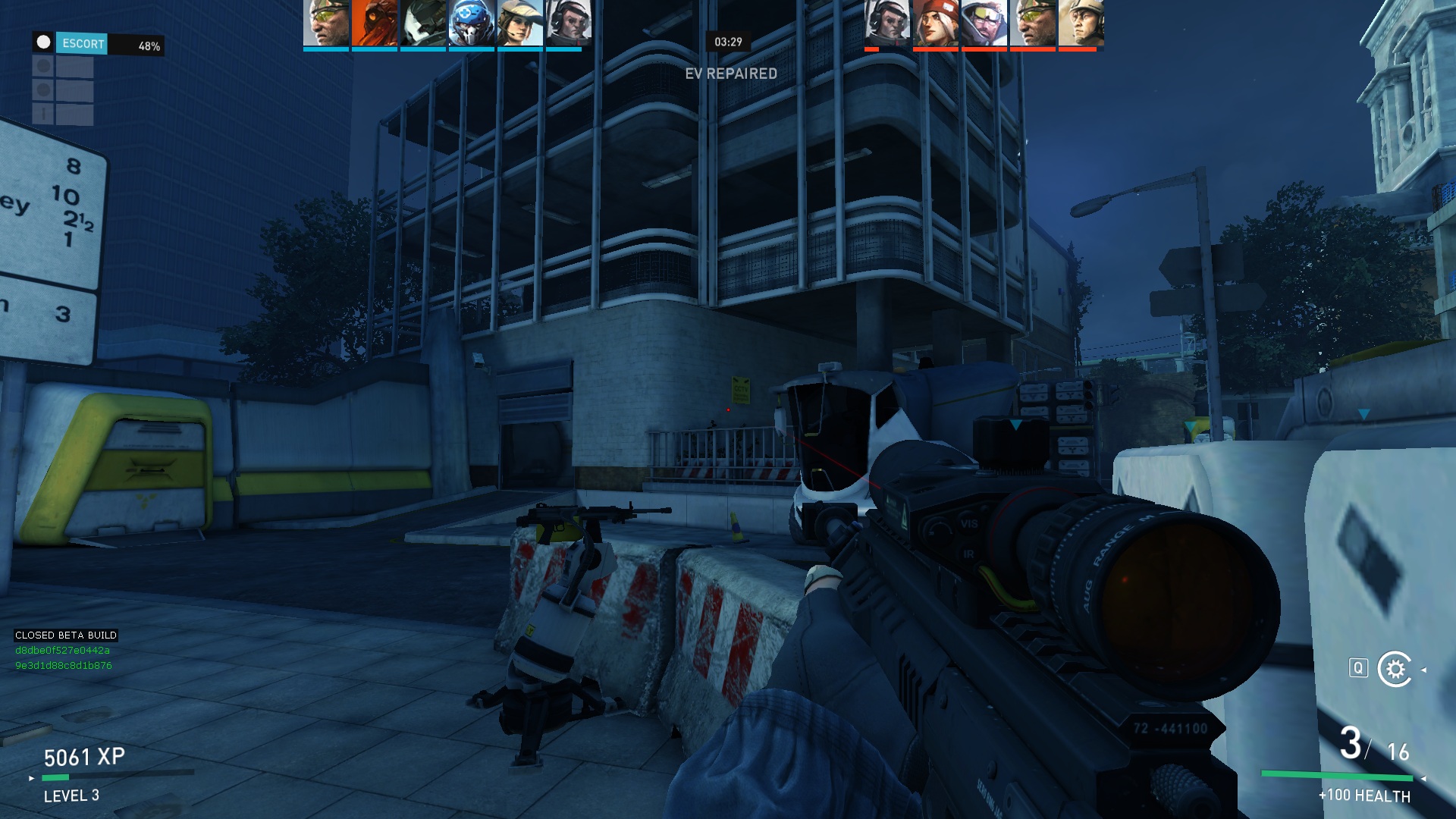Select the orange masked mercenary portrait
Viewport: 1456px width, 819px height.
375,23
